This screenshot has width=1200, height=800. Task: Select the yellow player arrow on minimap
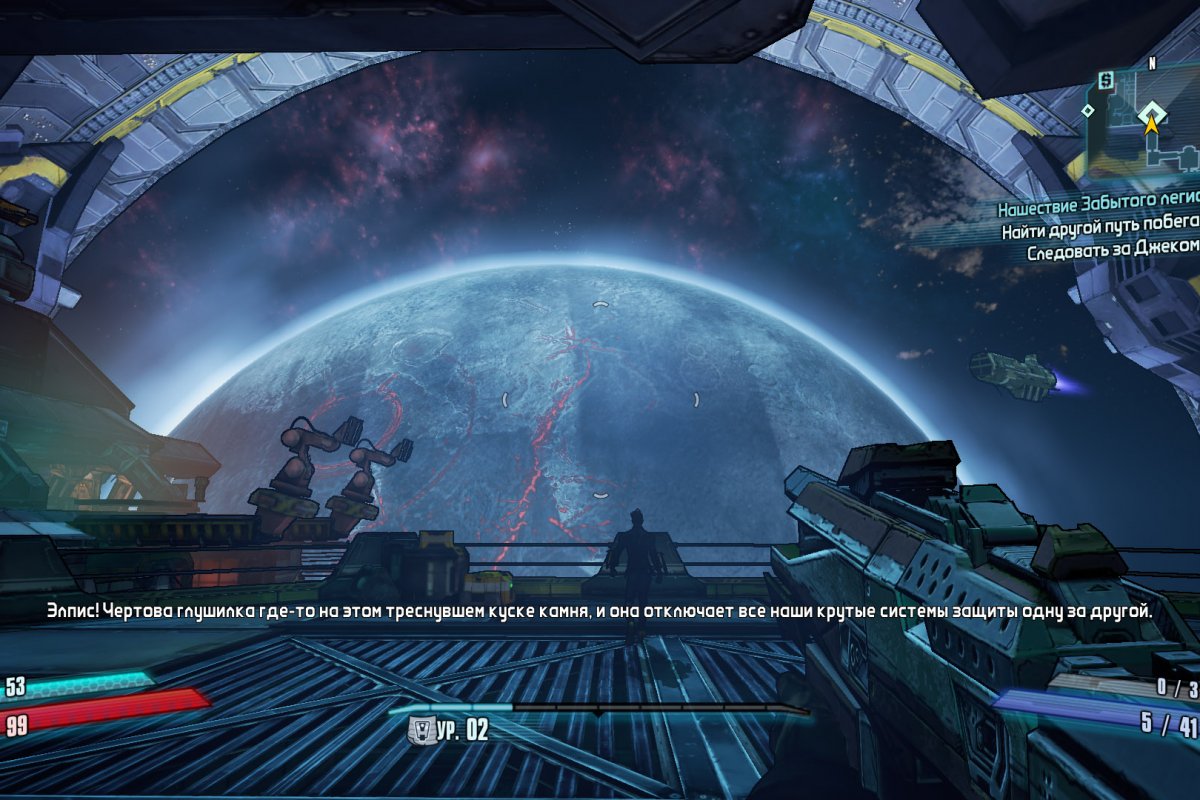pyautogui.click(x=1152, y=125)
